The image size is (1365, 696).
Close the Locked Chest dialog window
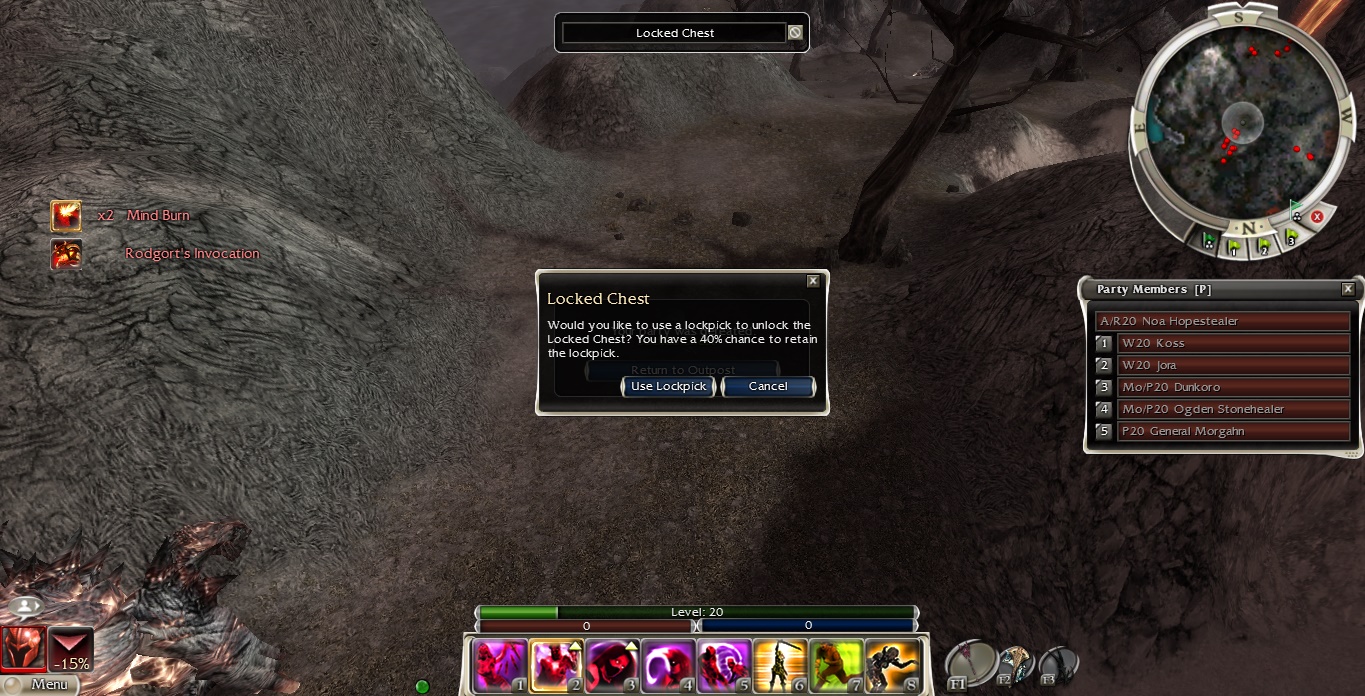pyautogui.click(x=813, y=282)
